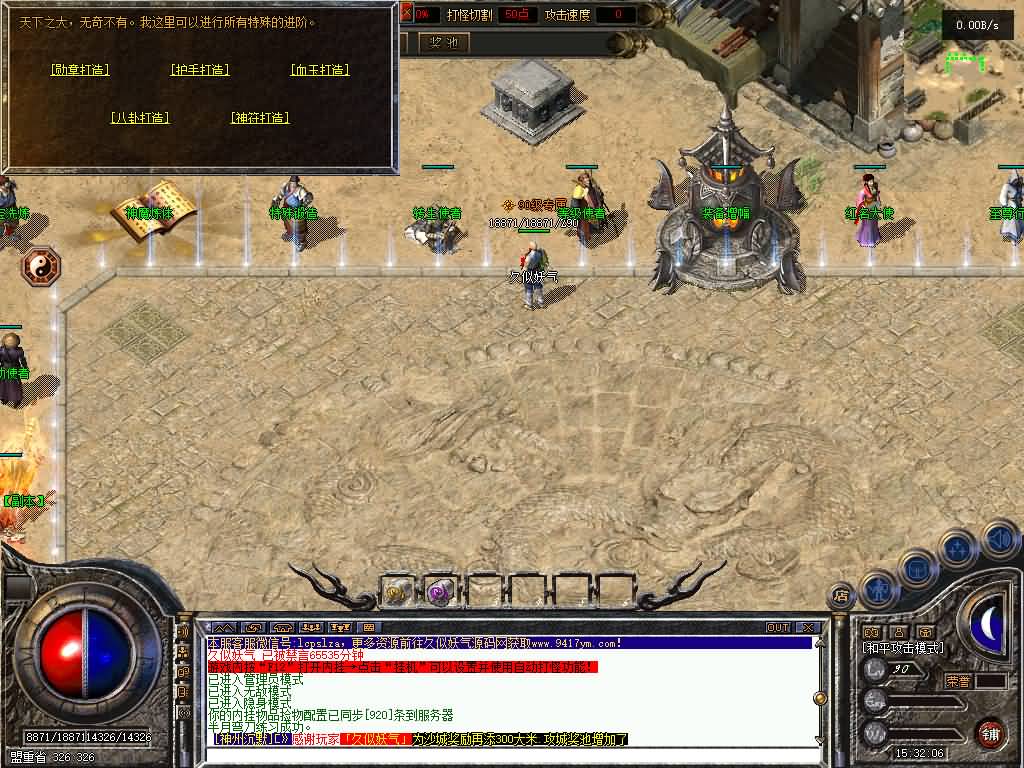
Task: Open the character figure round button
Action: (880, 586)
